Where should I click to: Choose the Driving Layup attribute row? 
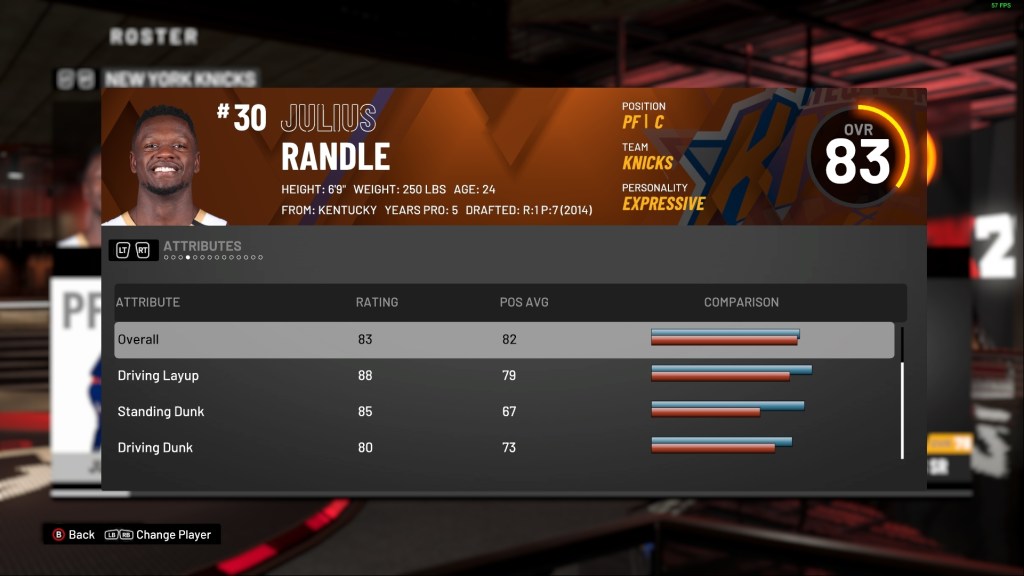[x=504, y=376]
